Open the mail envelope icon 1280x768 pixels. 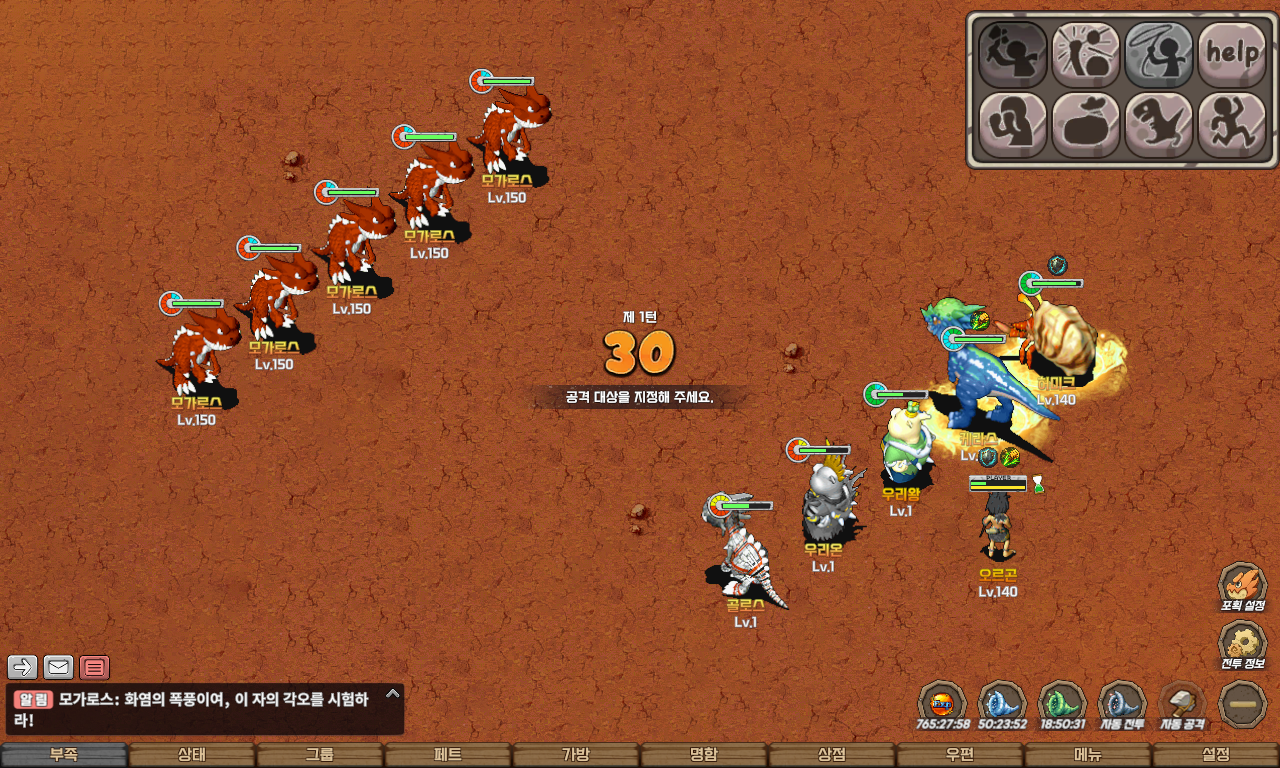(x=59, y=667)
